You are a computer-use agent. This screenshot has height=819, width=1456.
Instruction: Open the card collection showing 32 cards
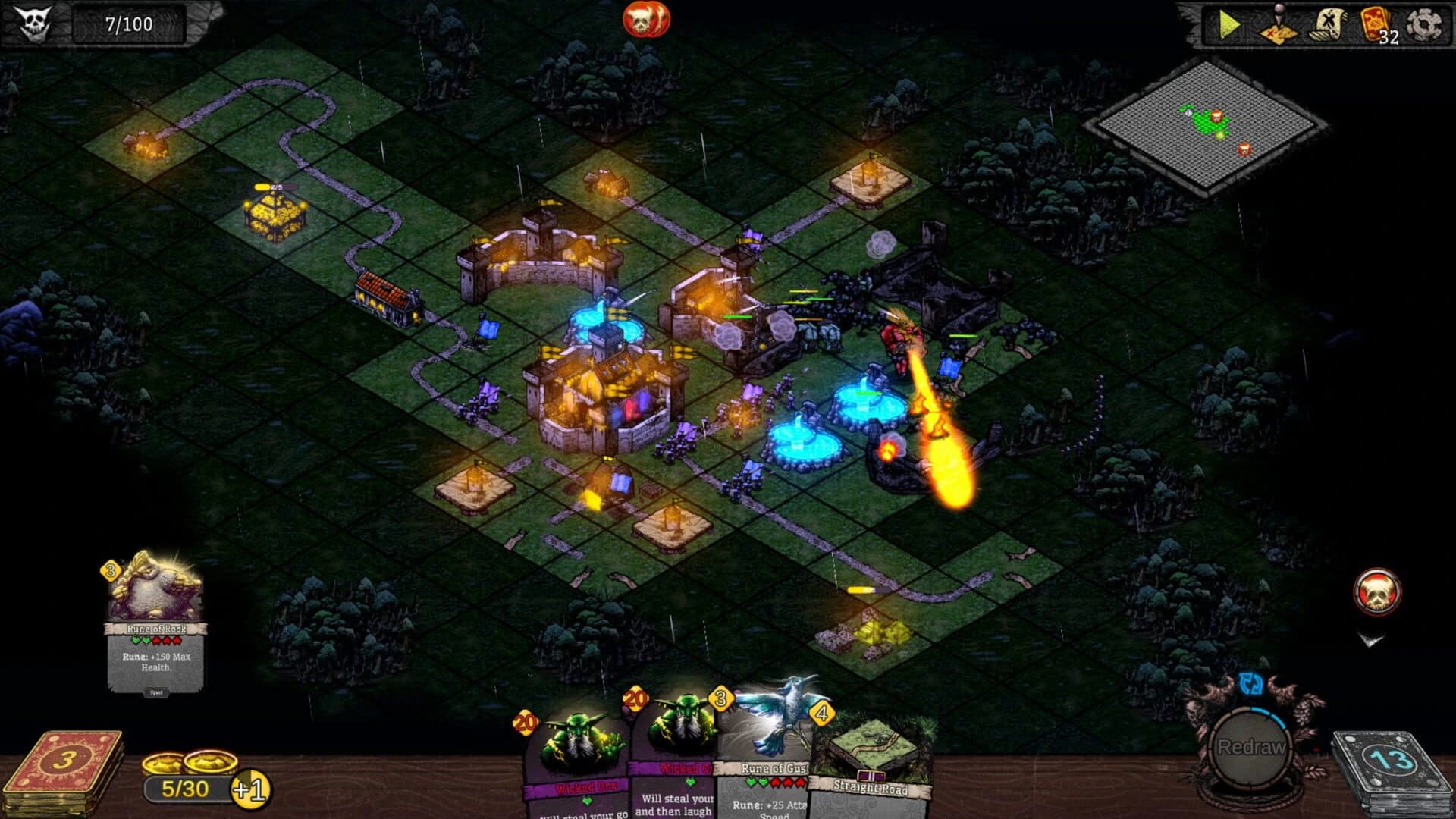1374,23
